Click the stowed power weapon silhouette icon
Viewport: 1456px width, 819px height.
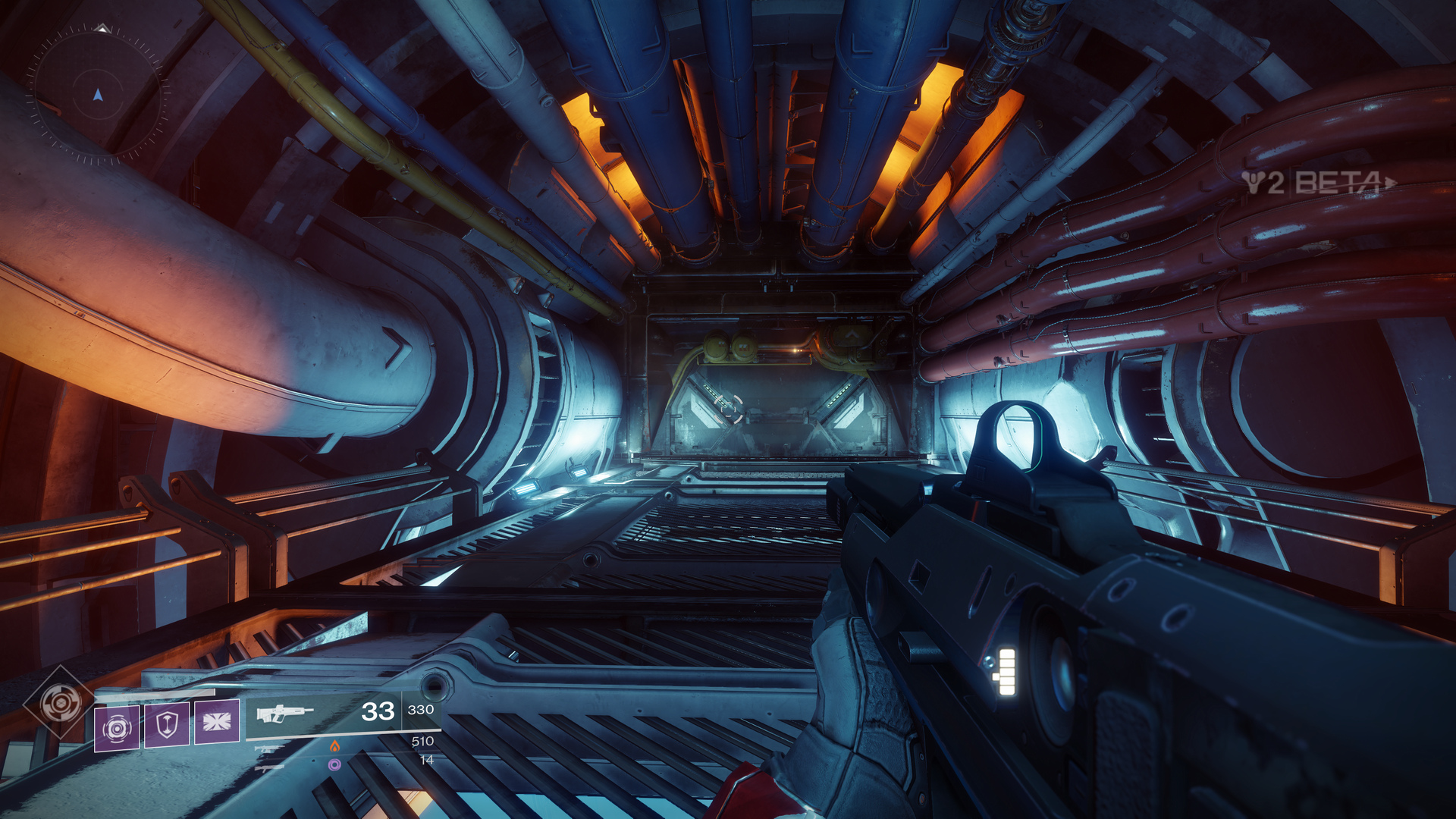(268, 769)
